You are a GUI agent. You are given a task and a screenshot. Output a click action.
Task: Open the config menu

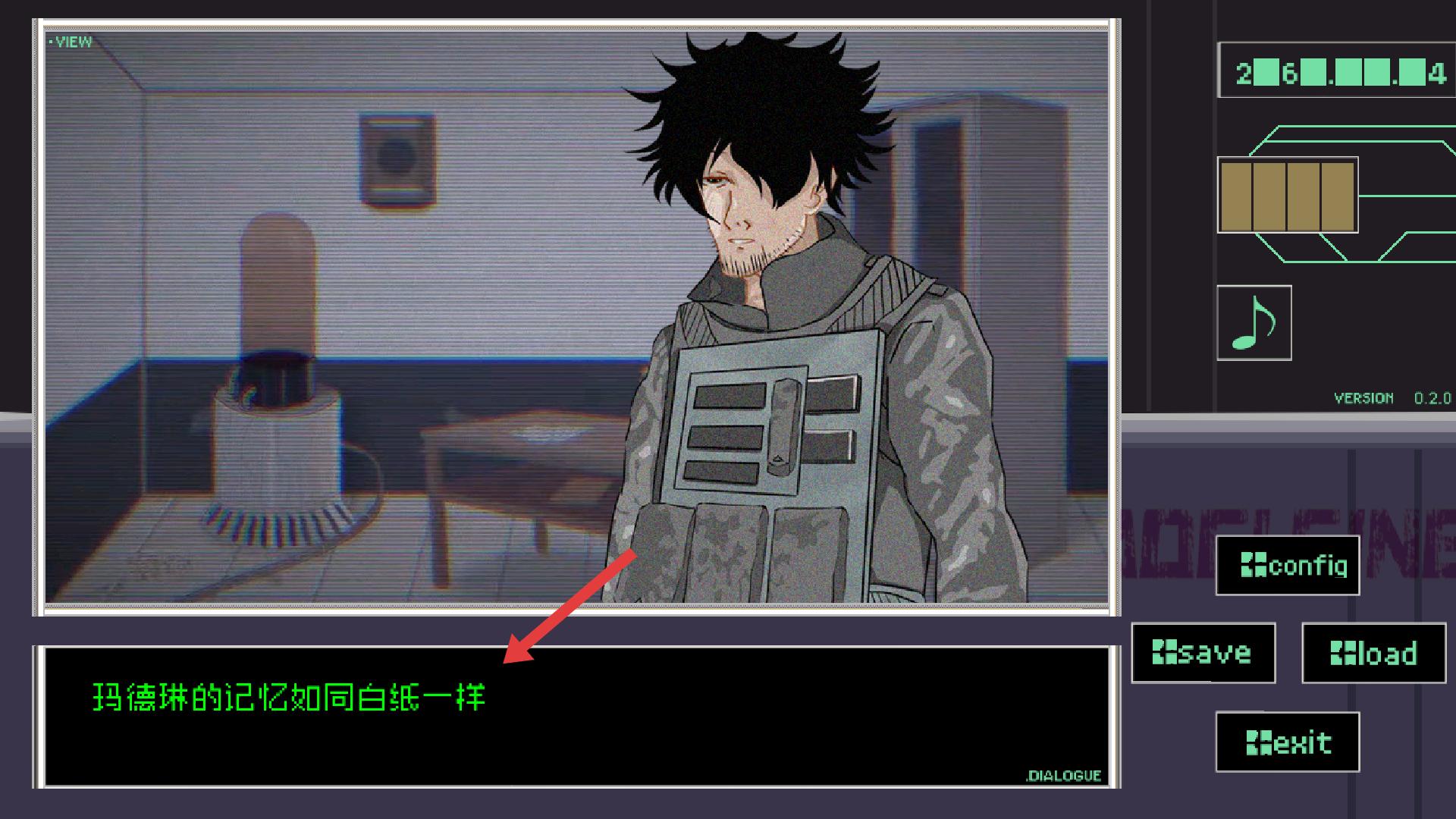pos(1288,566)
